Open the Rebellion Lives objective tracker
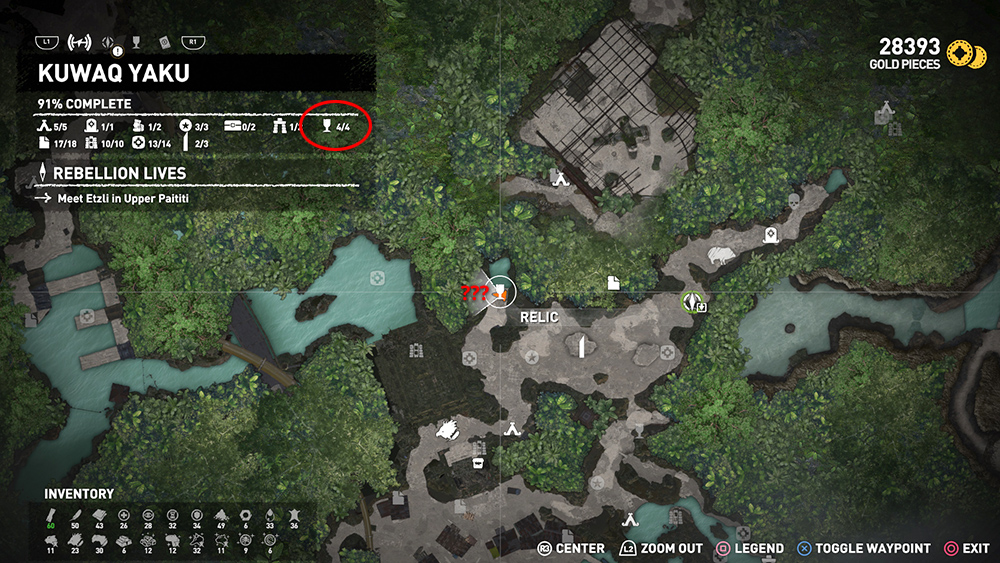1000x563 pixels. click(x=120, y=173)
